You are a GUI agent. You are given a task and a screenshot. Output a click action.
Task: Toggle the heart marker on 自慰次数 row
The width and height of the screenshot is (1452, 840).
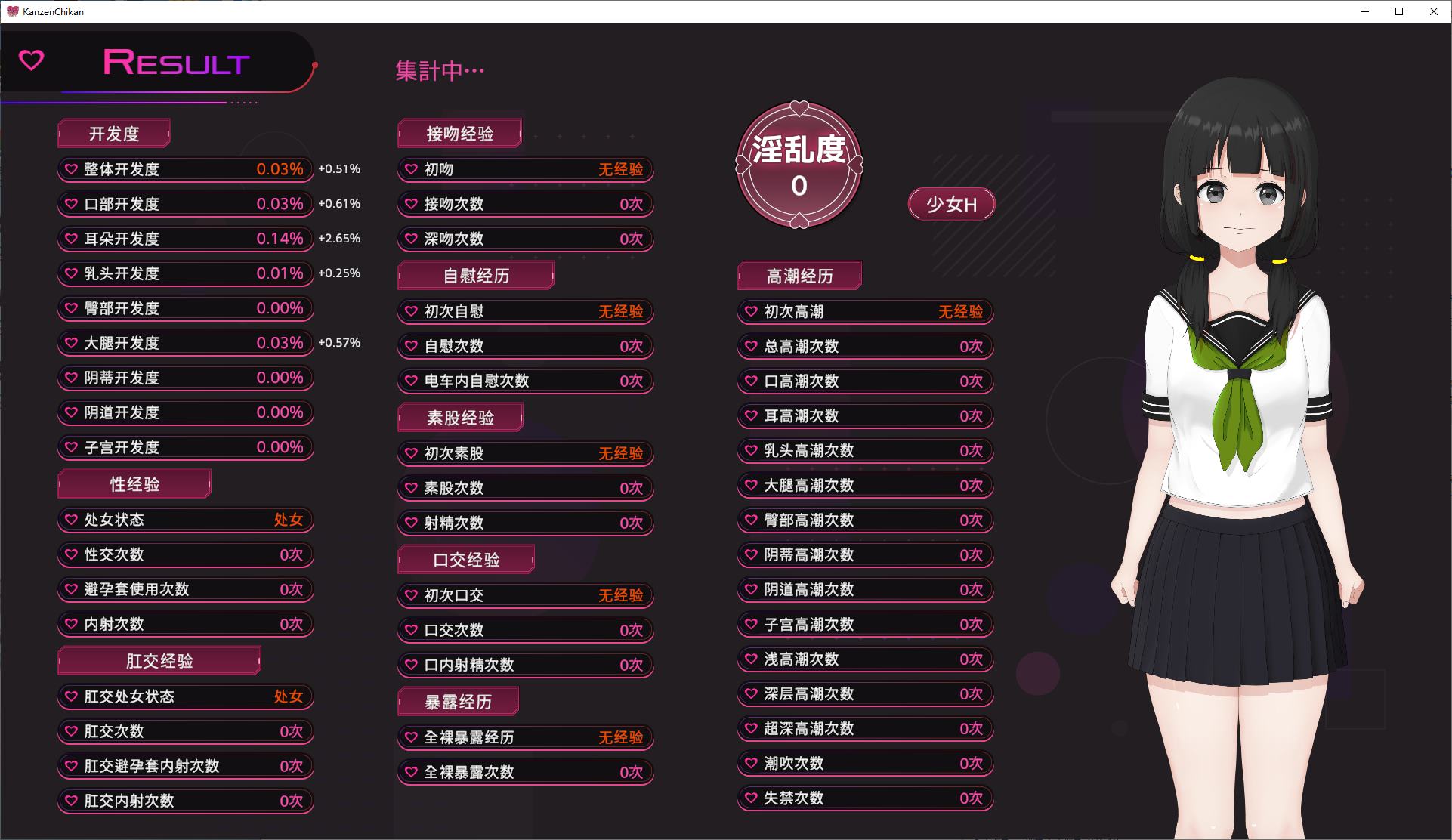410,346
